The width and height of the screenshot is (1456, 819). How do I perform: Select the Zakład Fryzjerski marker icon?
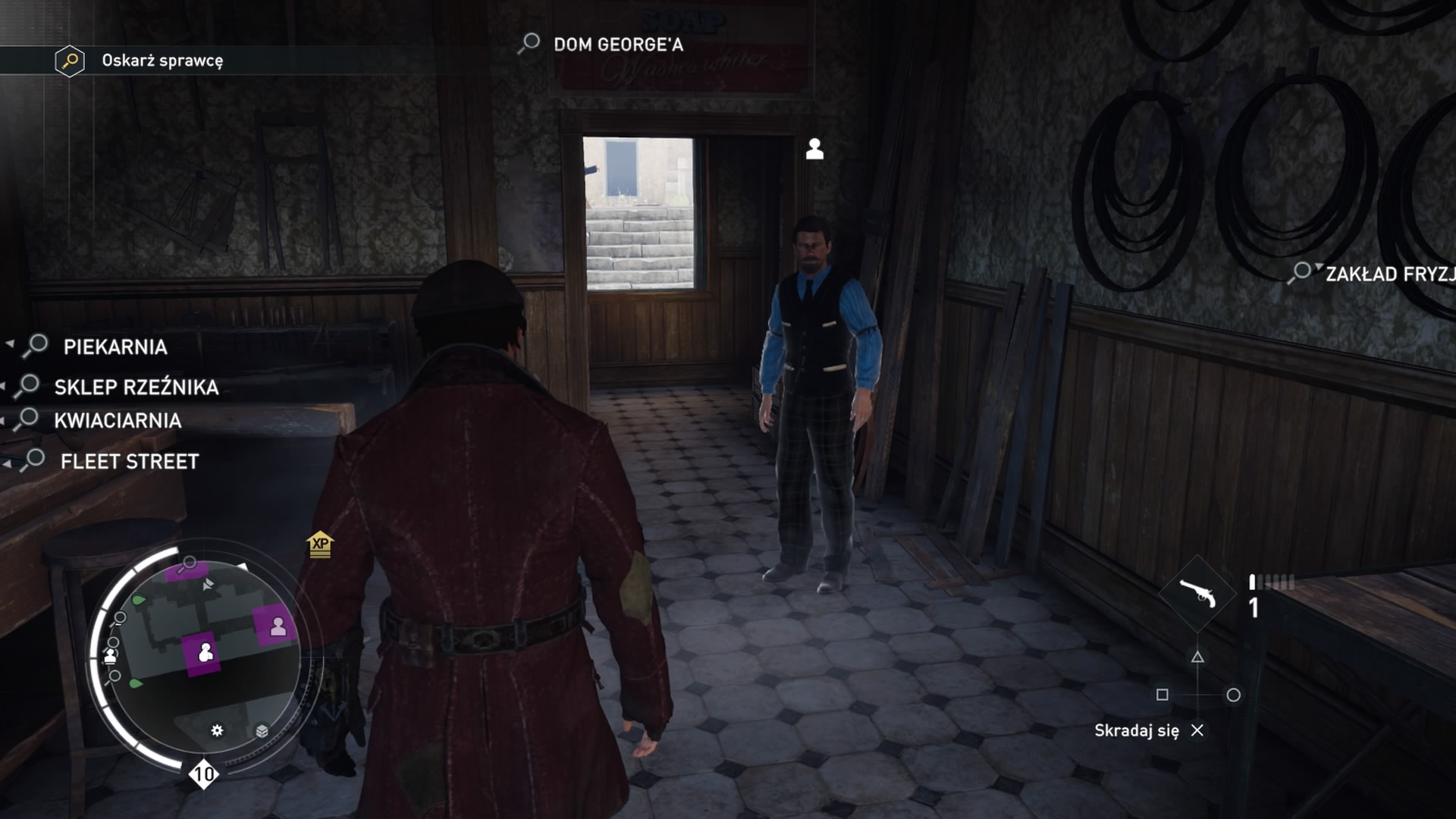1302,270
